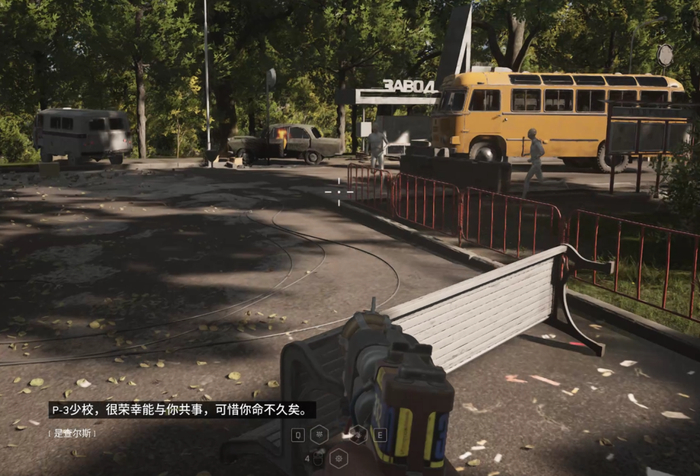Image resolution: width=700 pixels, height=476 pixels.
Task: Click the lower hexagon with gear symbol
Action: pyautogui.click(x=339, y=458)
